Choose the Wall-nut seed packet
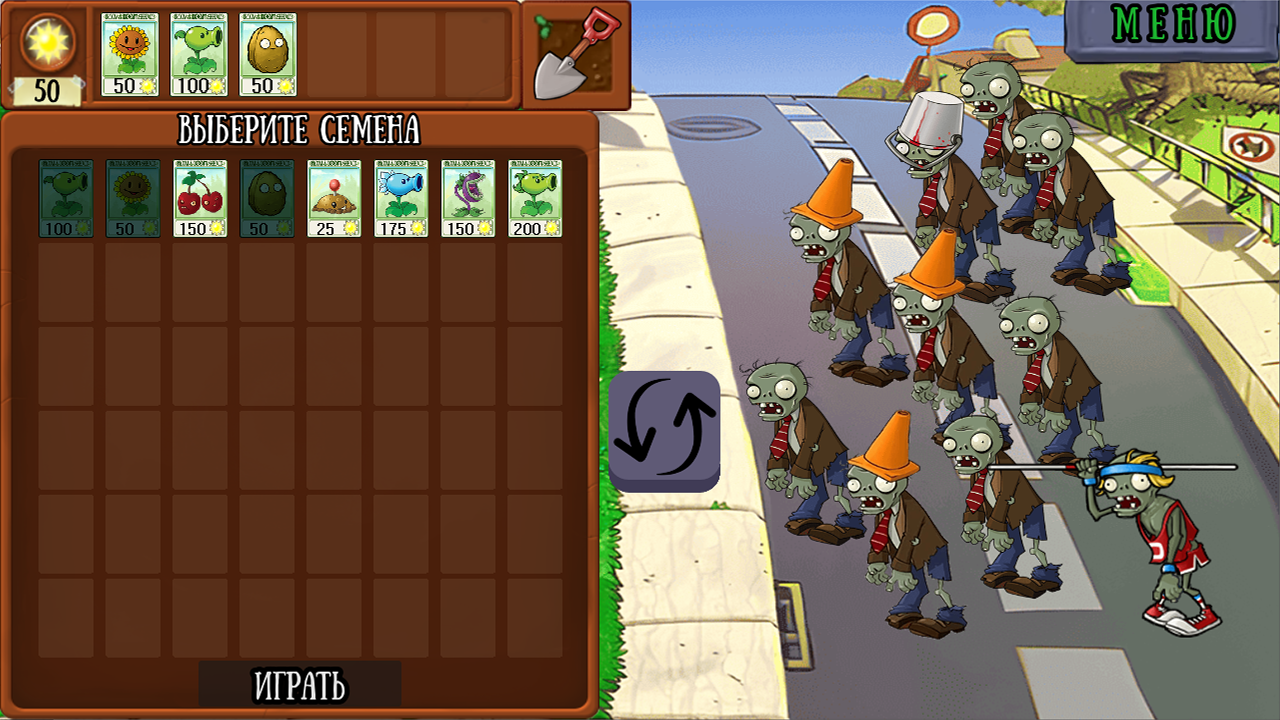 click(268, 200)
